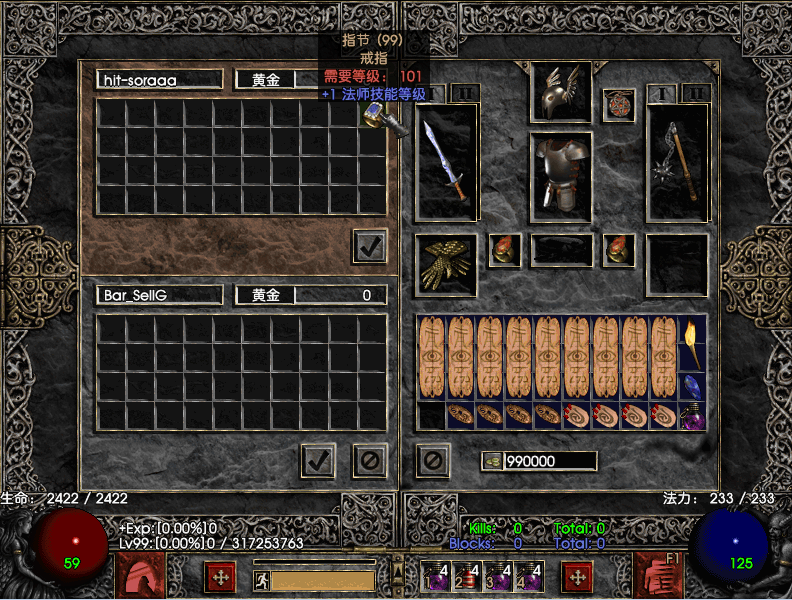Open the left mouse skill selector
The image size is (792, 600).
click(140, 575)
